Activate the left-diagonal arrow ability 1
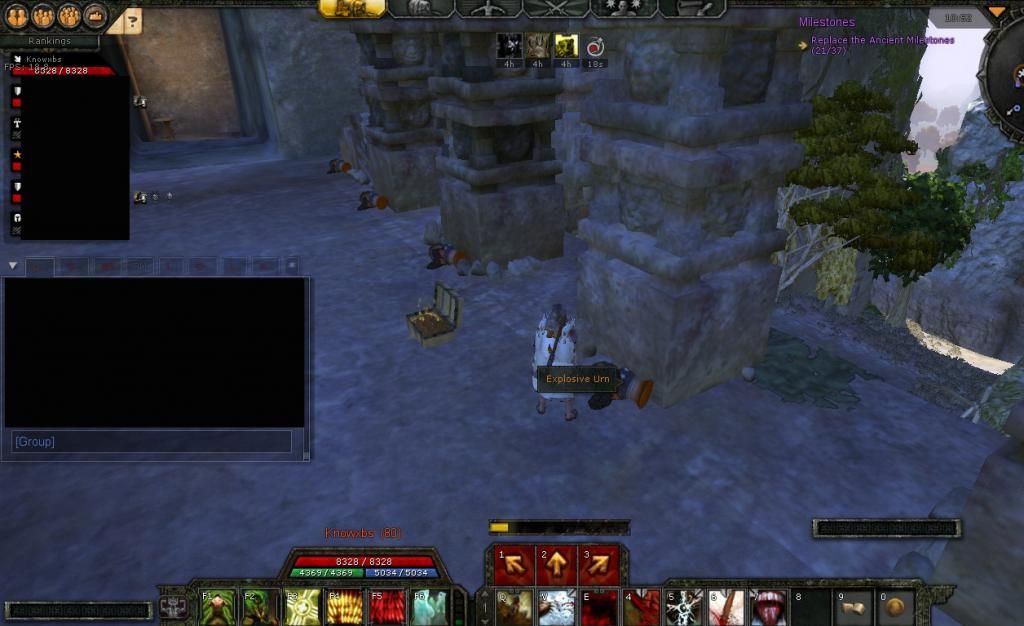Viewport: 1024px width, 626px height. [515, 566]
